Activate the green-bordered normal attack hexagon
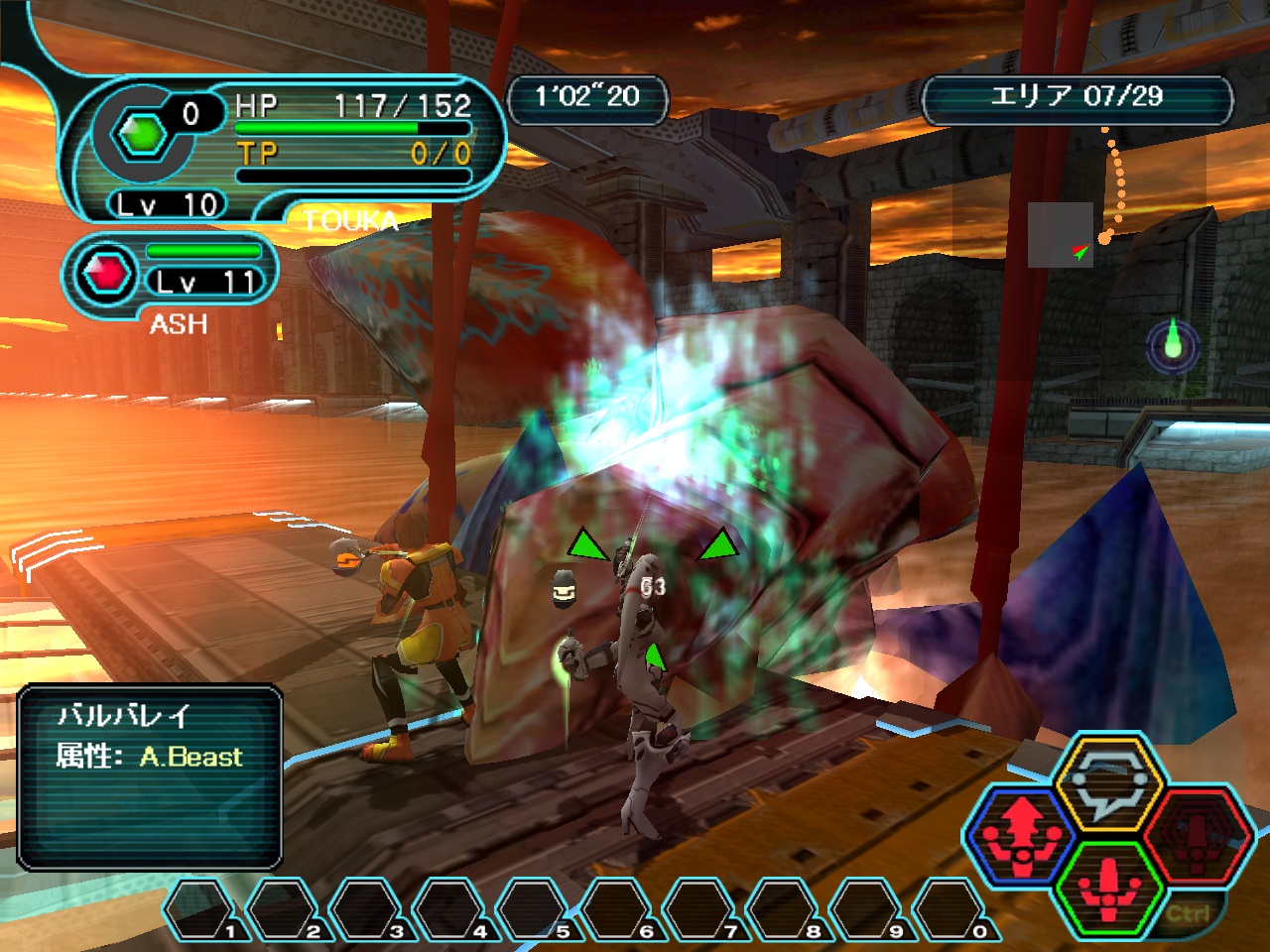This screenshot has height=952, width=1270. click(x=1108, y=885)
